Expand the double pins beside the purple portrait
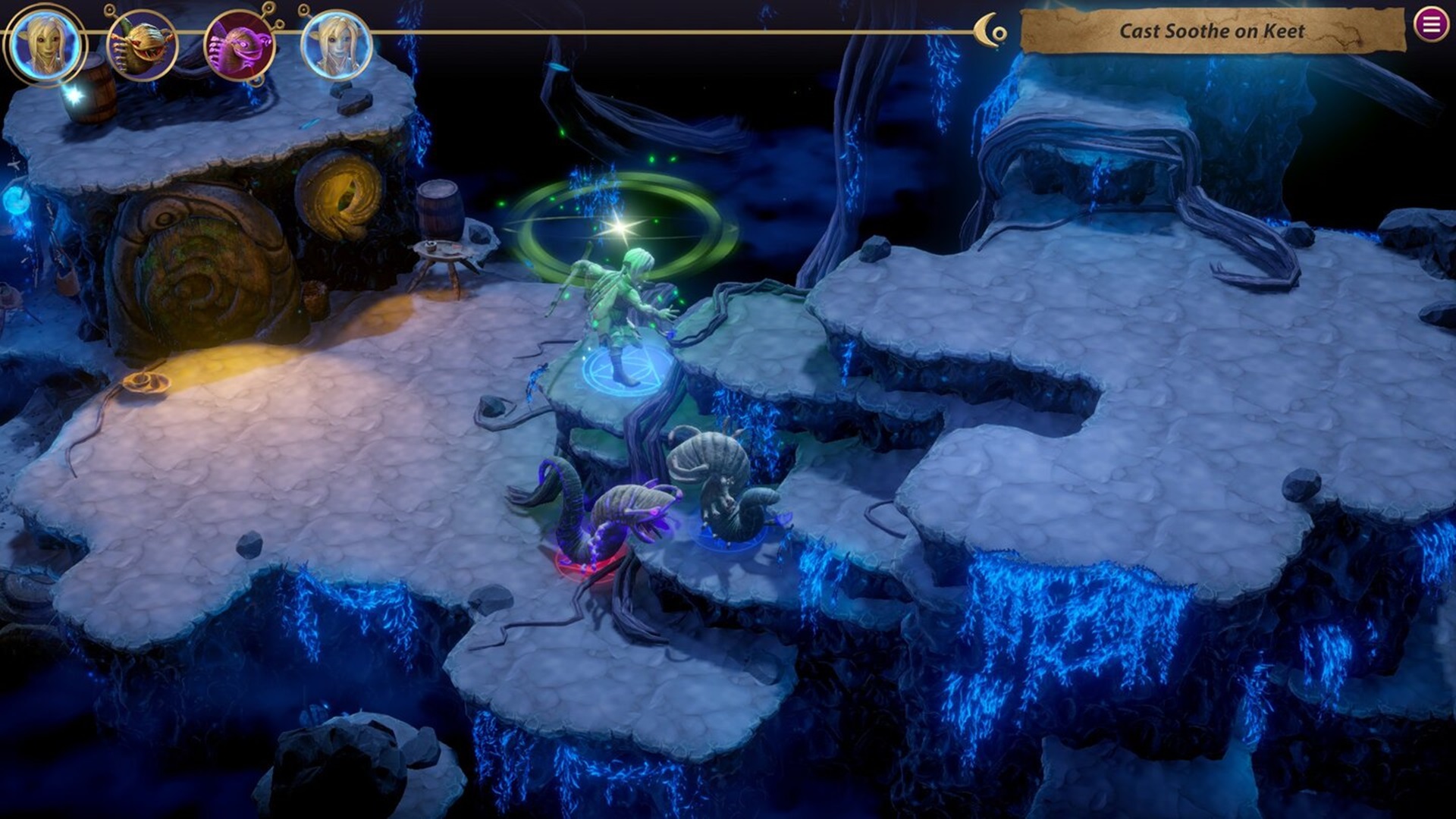1456x819 pixels. coord(275,17)
